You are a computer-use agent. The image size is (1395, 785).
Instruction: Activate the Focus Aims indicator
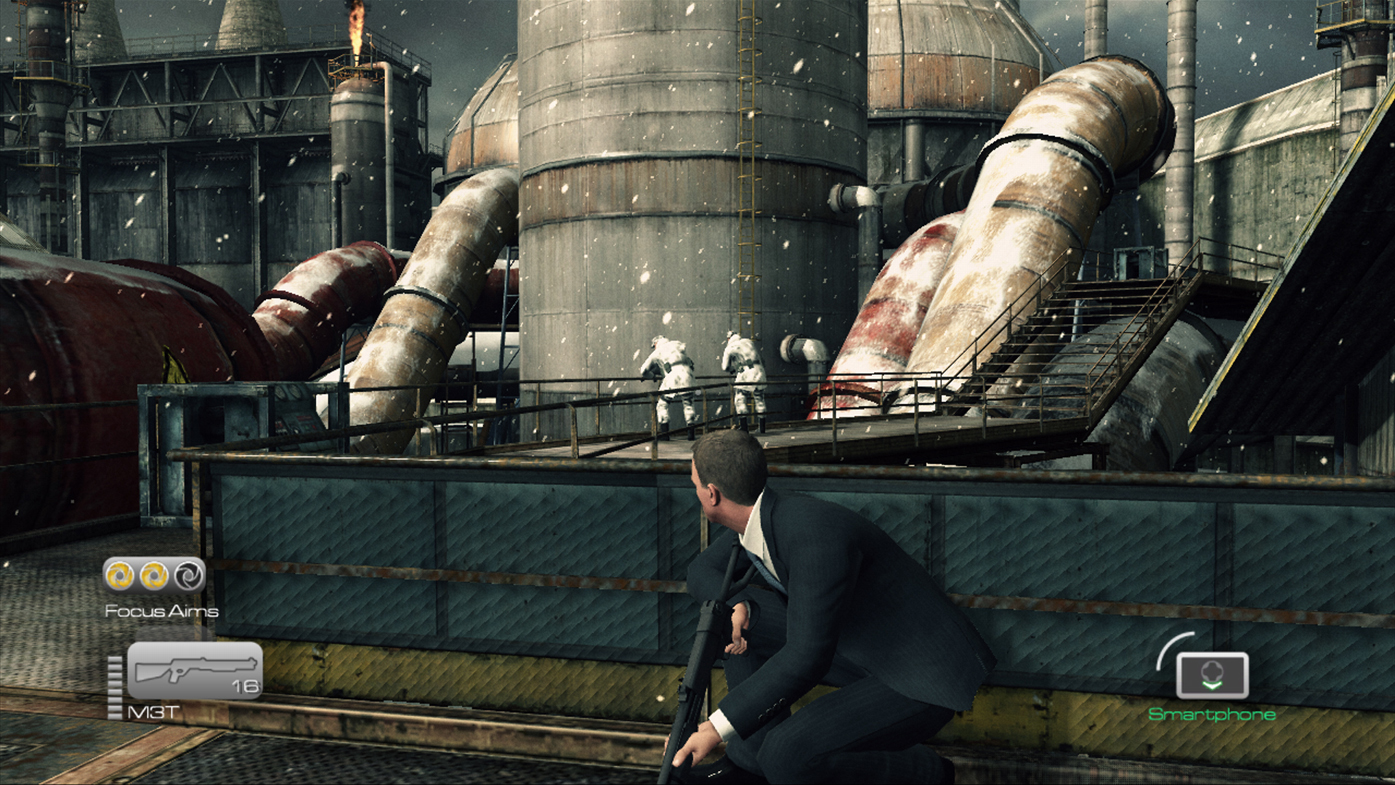154,575
